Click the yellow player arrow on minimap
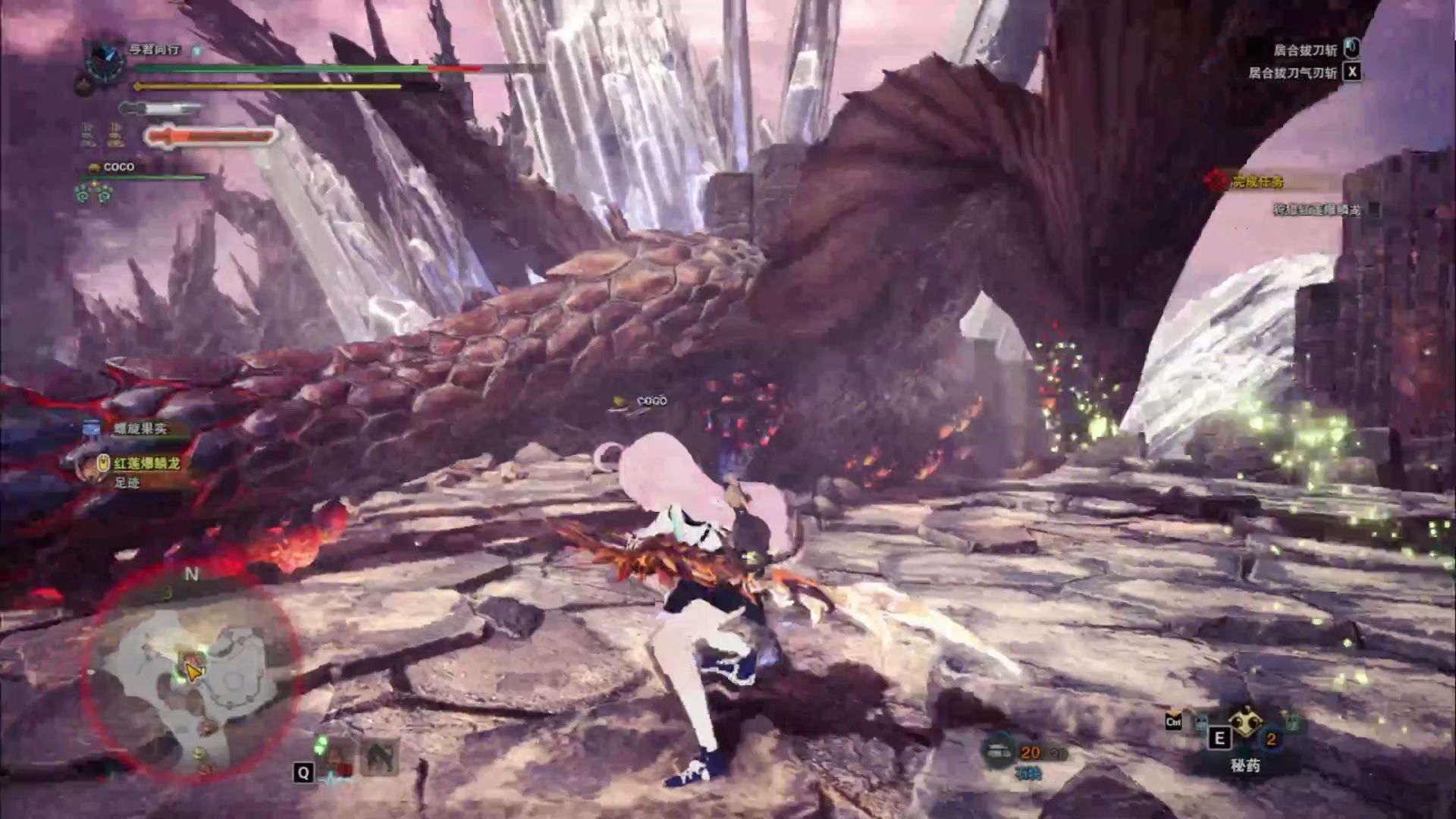This screenshot has width=1456, height=819. point(193,673)
